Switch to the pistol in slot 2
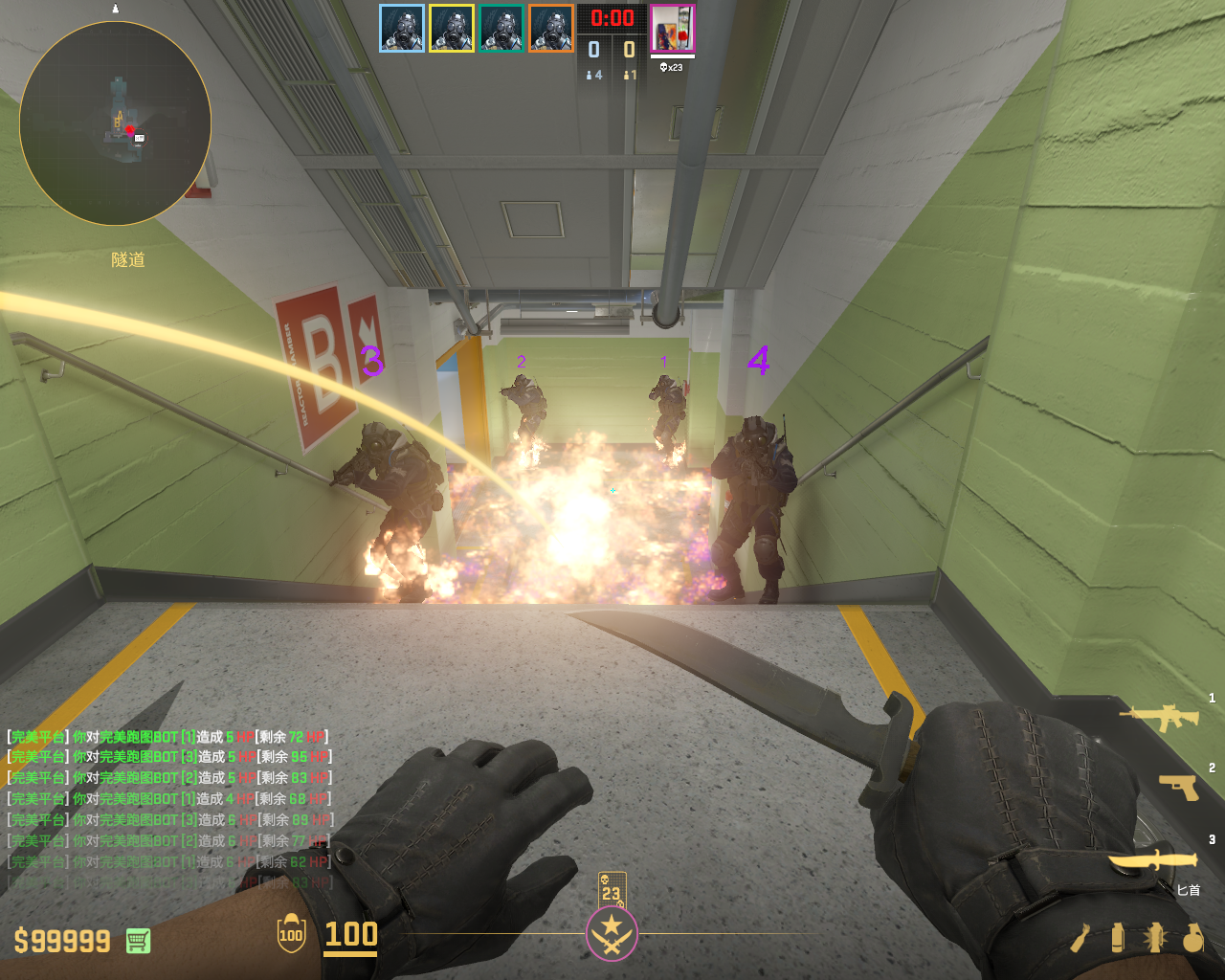Viewport: 1225px width, 980px height. [1179, 787]
